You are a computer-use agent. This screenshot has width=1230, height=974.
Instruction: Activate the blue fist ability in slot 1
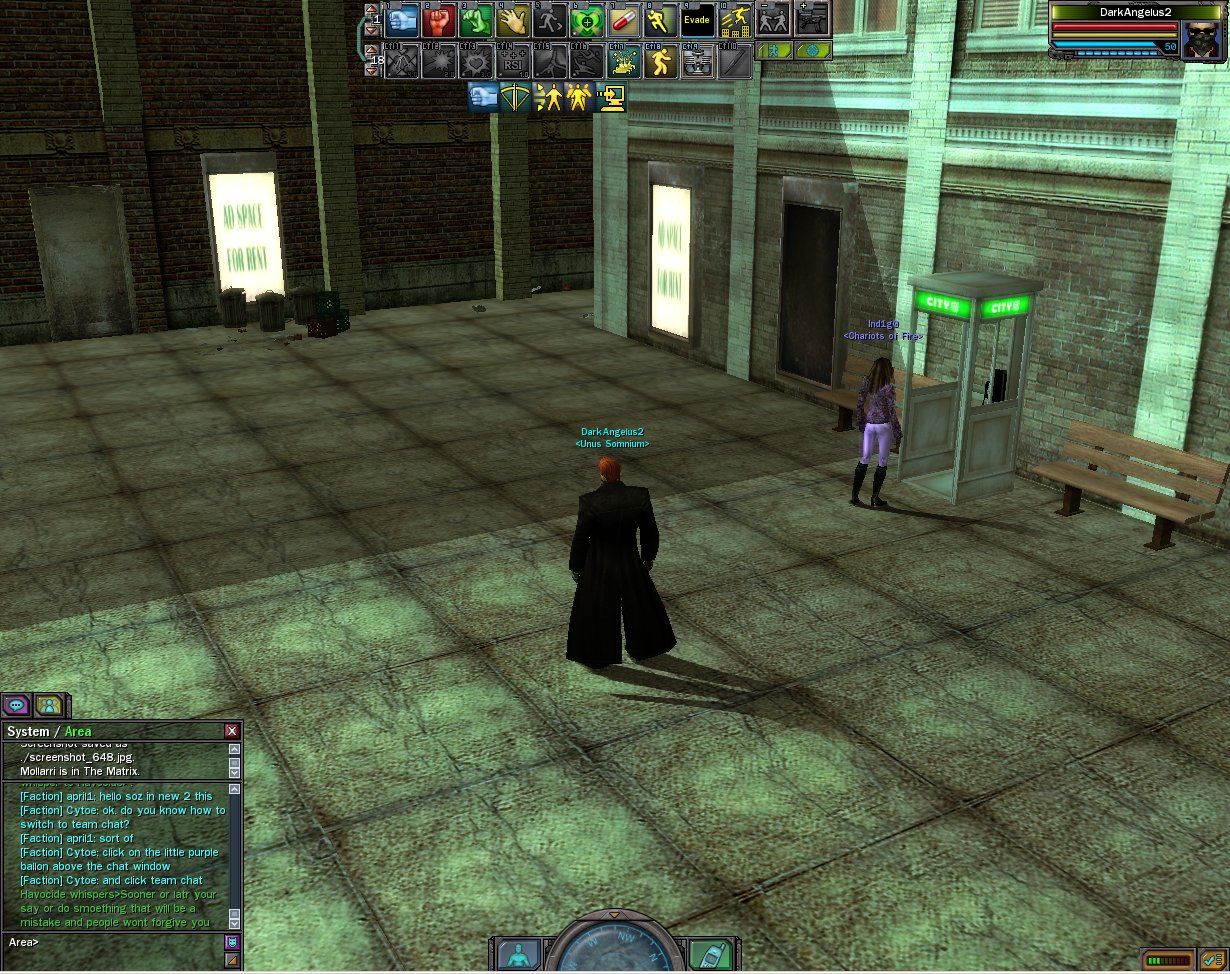pos(401,20)
